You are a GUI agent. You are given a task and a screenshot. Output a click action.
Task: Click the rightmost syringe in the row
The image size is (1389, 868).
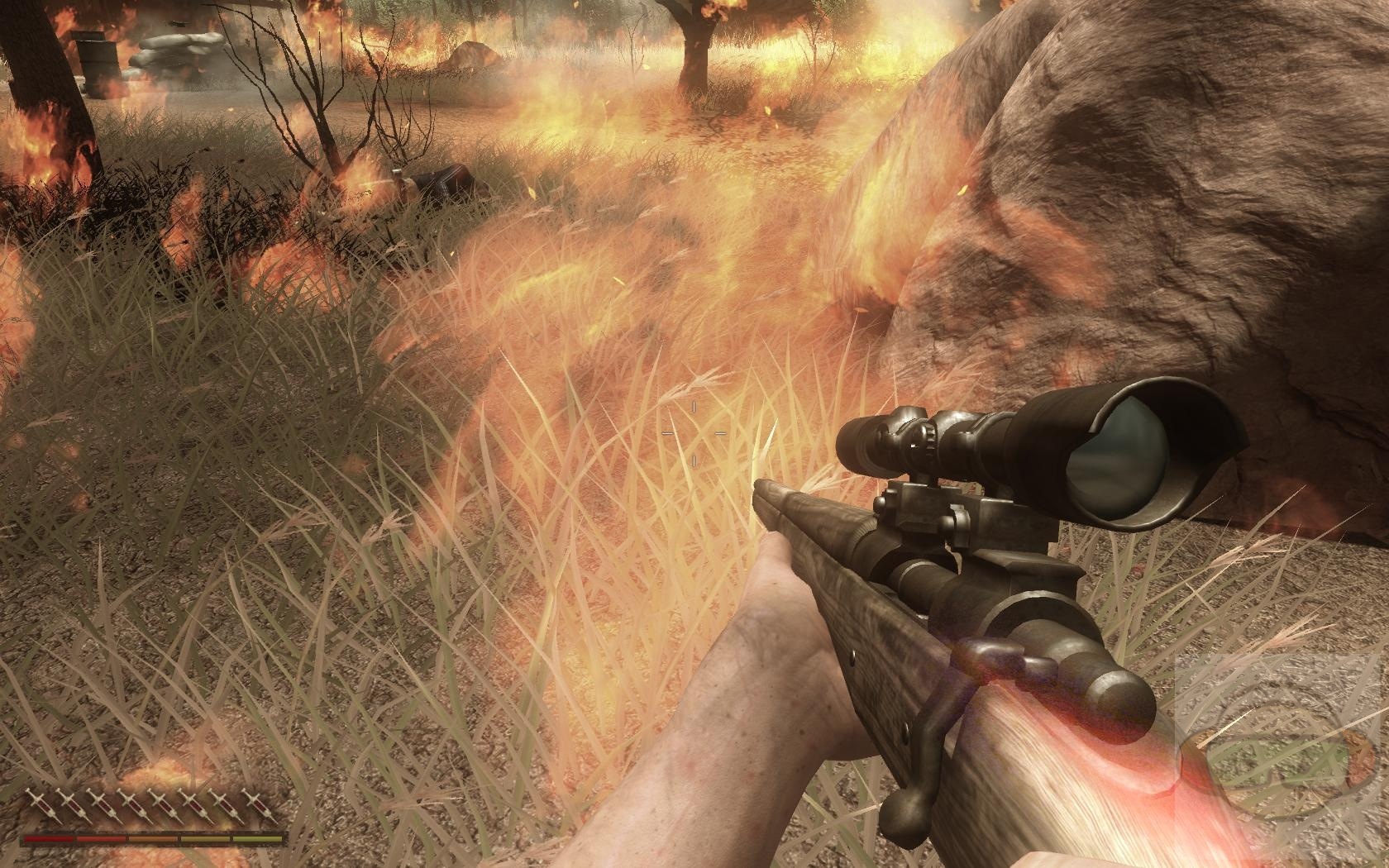[253, 801]
